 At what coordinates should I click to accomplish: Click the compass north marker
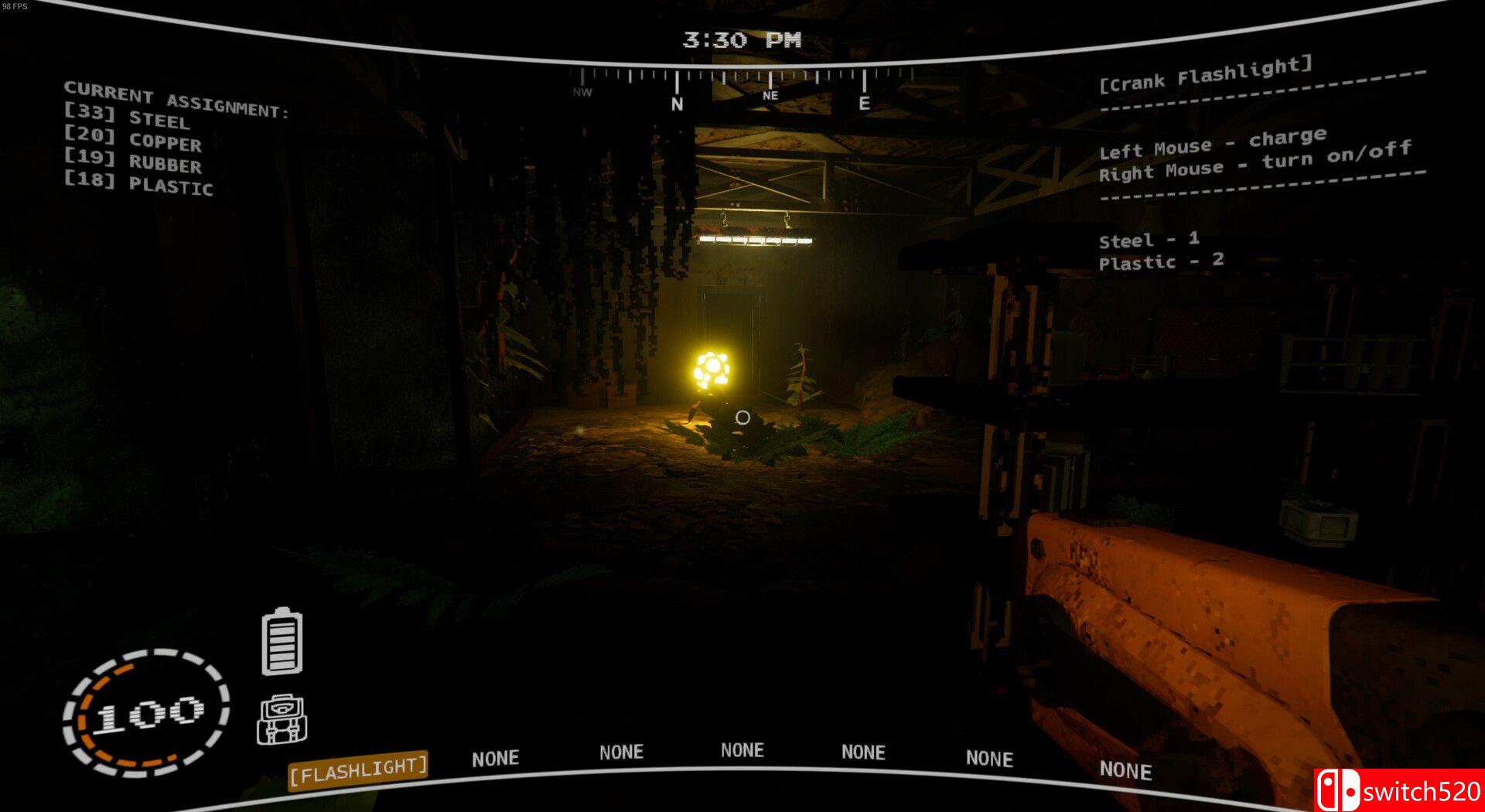pos(678,99)
